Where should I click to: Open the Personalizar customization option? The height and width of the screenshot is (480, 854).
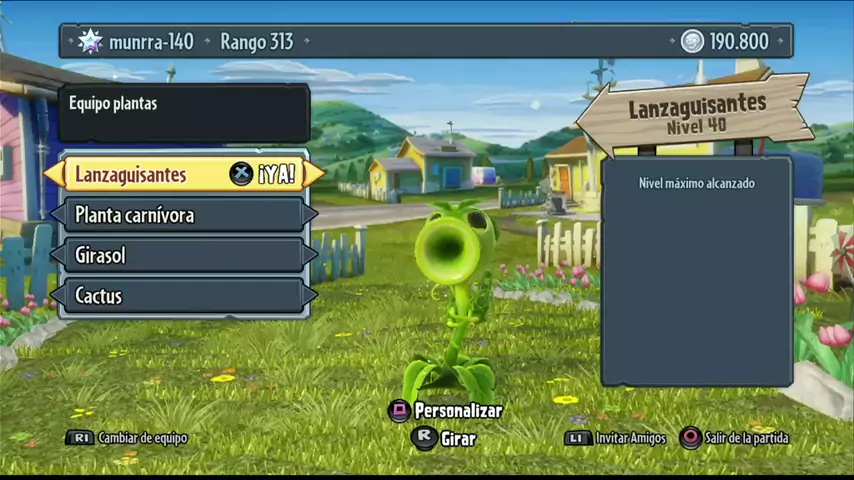(446, 410)
